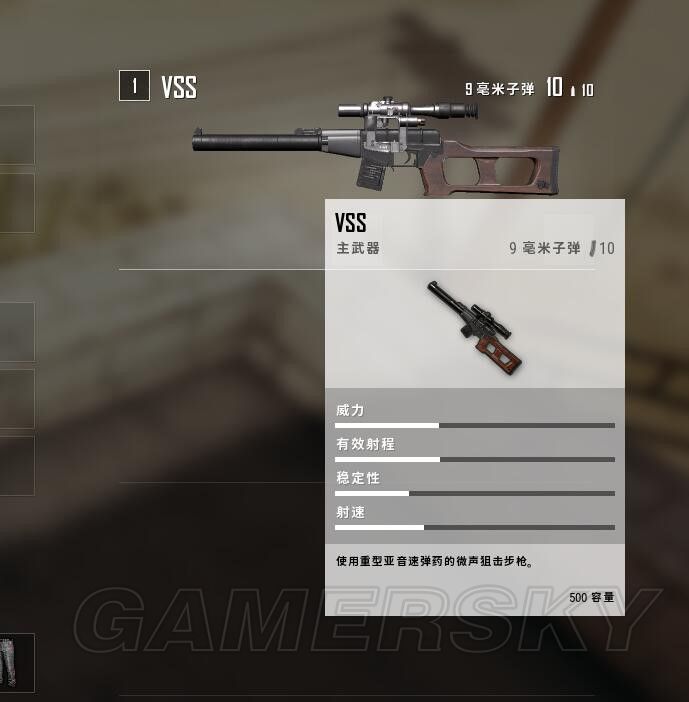Click the camo pants equipment slot
Viewport: 689px width, 702px height.
[x=13, y=661]
